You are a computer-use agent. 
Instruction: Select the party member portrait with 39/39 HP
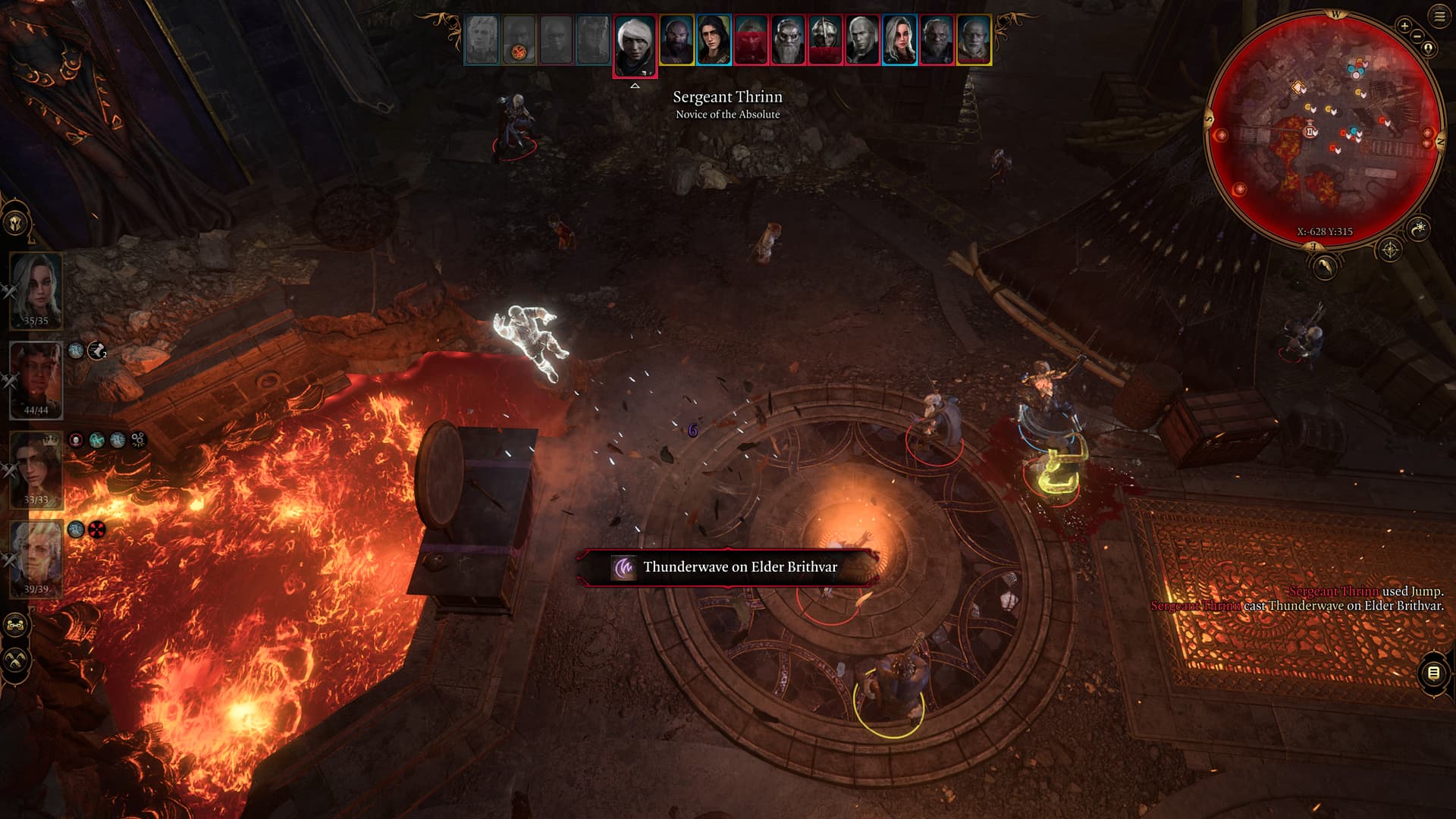pos(36,557)
